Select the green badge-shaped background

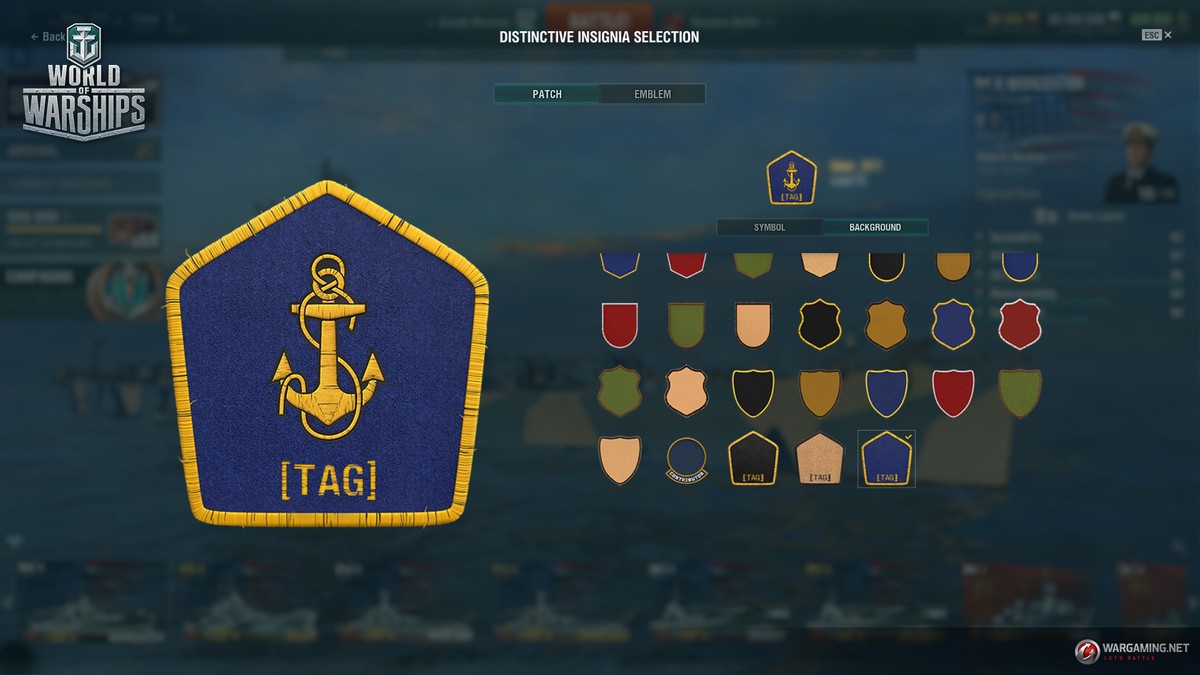click(x=619, y=392)
